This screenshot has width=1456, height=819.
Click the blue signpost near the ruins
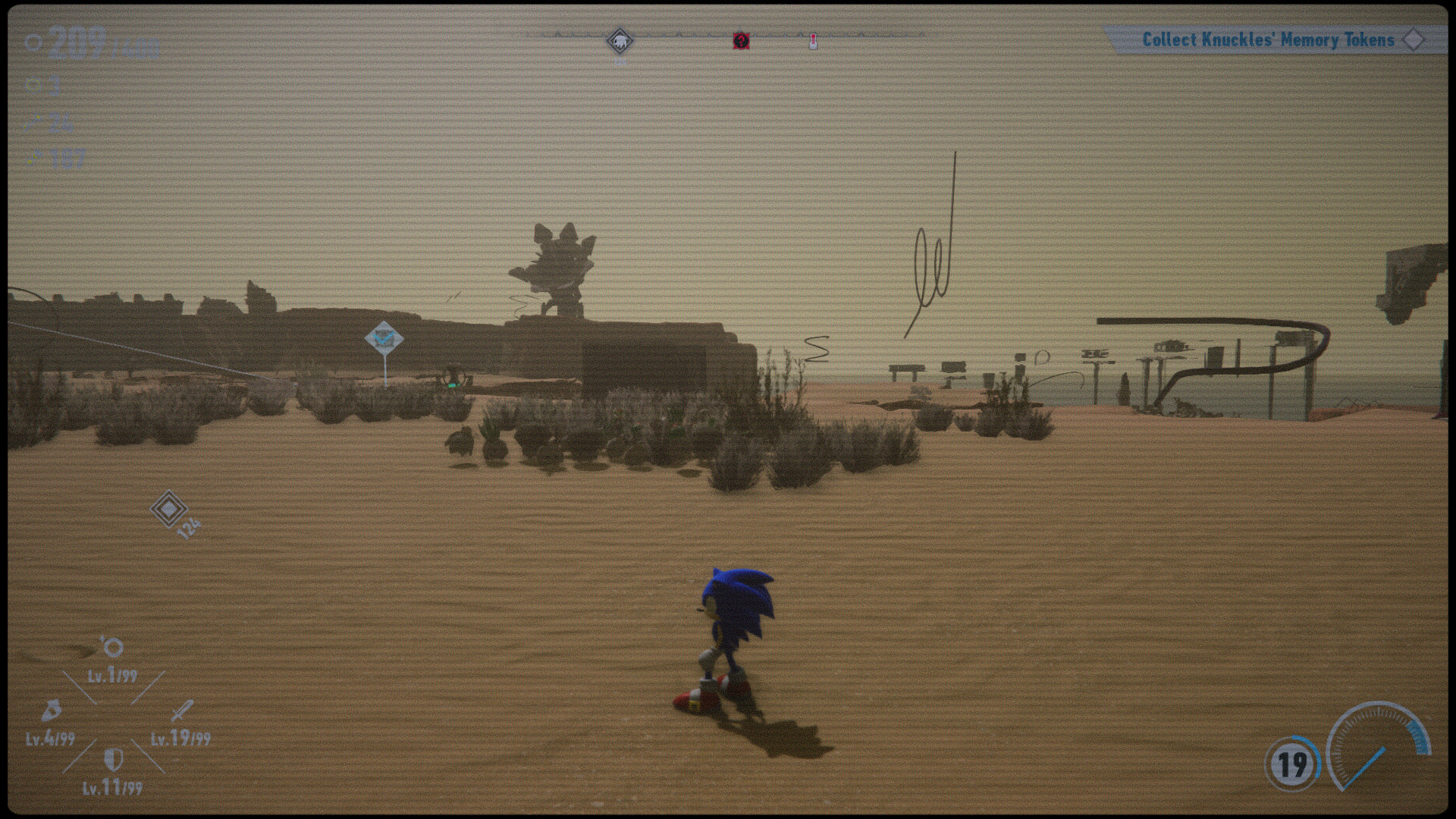coord(384,338)
